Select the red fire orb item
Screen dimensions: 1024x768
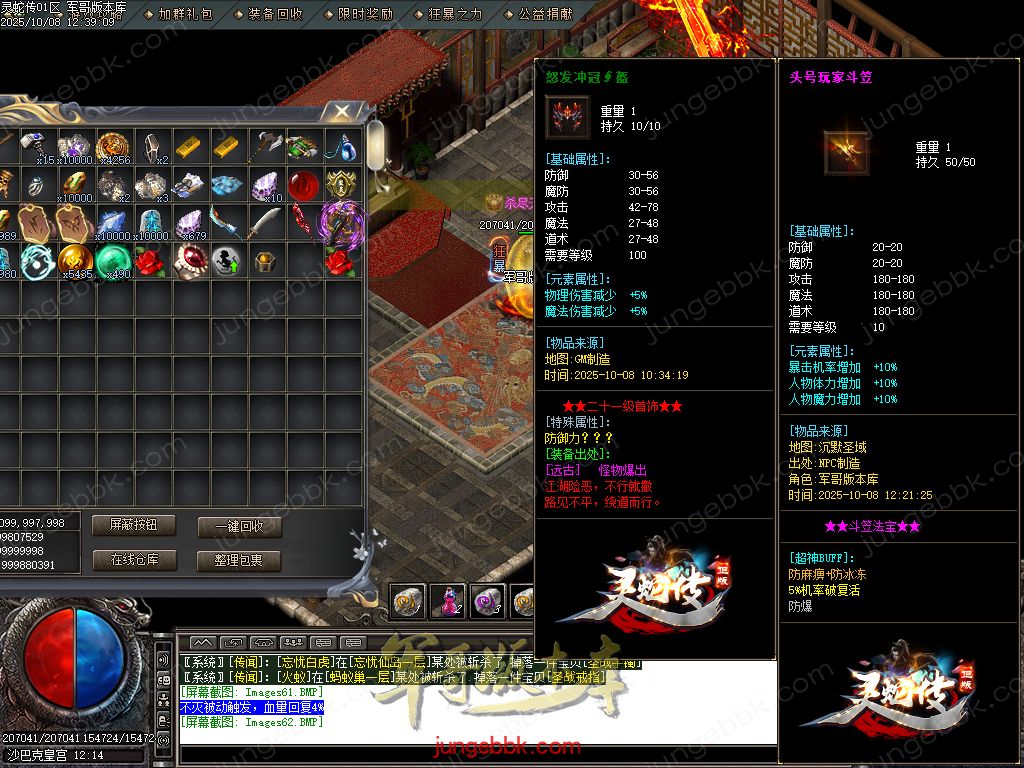[x=303, y=185]
